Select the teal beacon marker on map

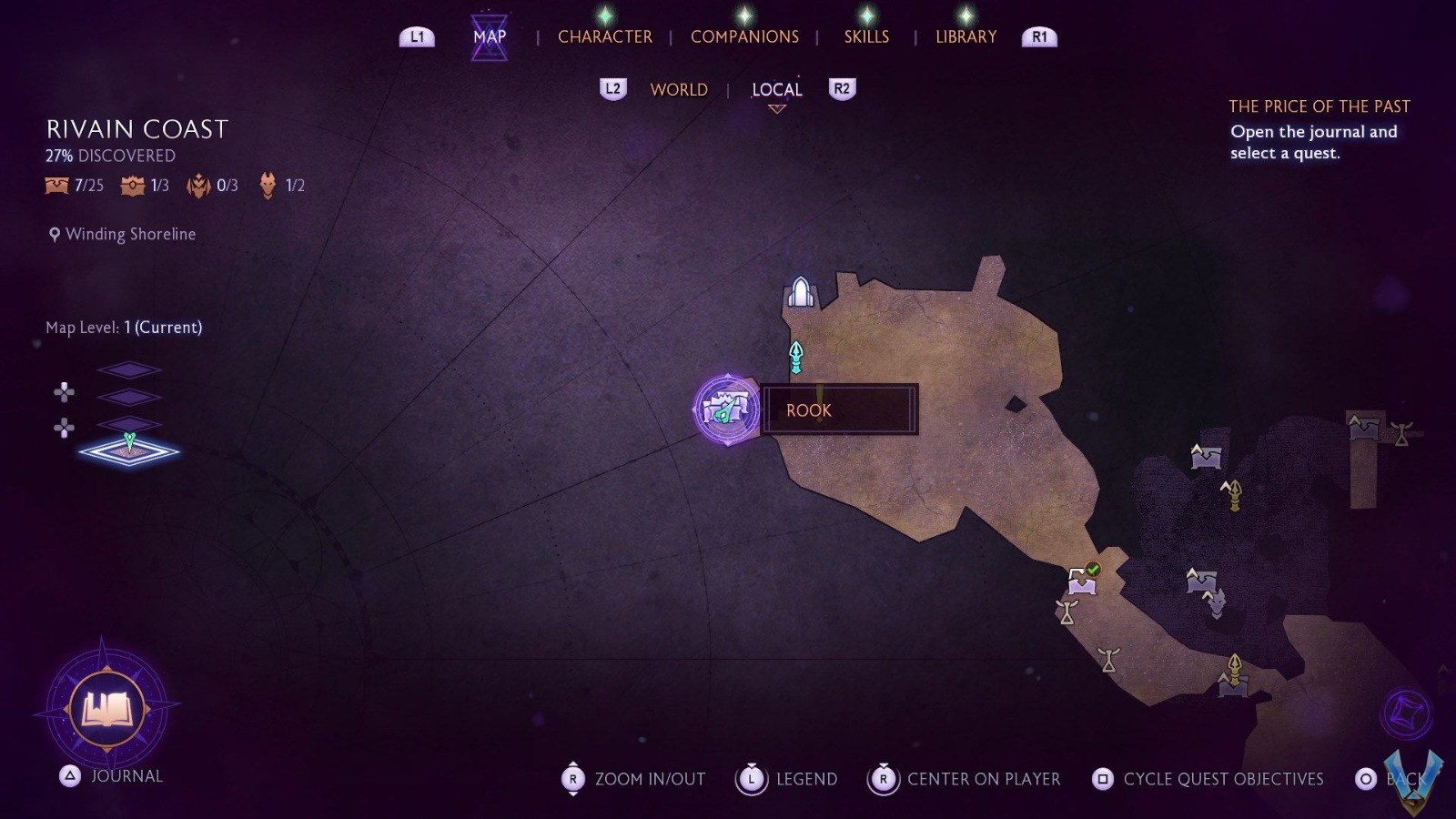[796, 357]
